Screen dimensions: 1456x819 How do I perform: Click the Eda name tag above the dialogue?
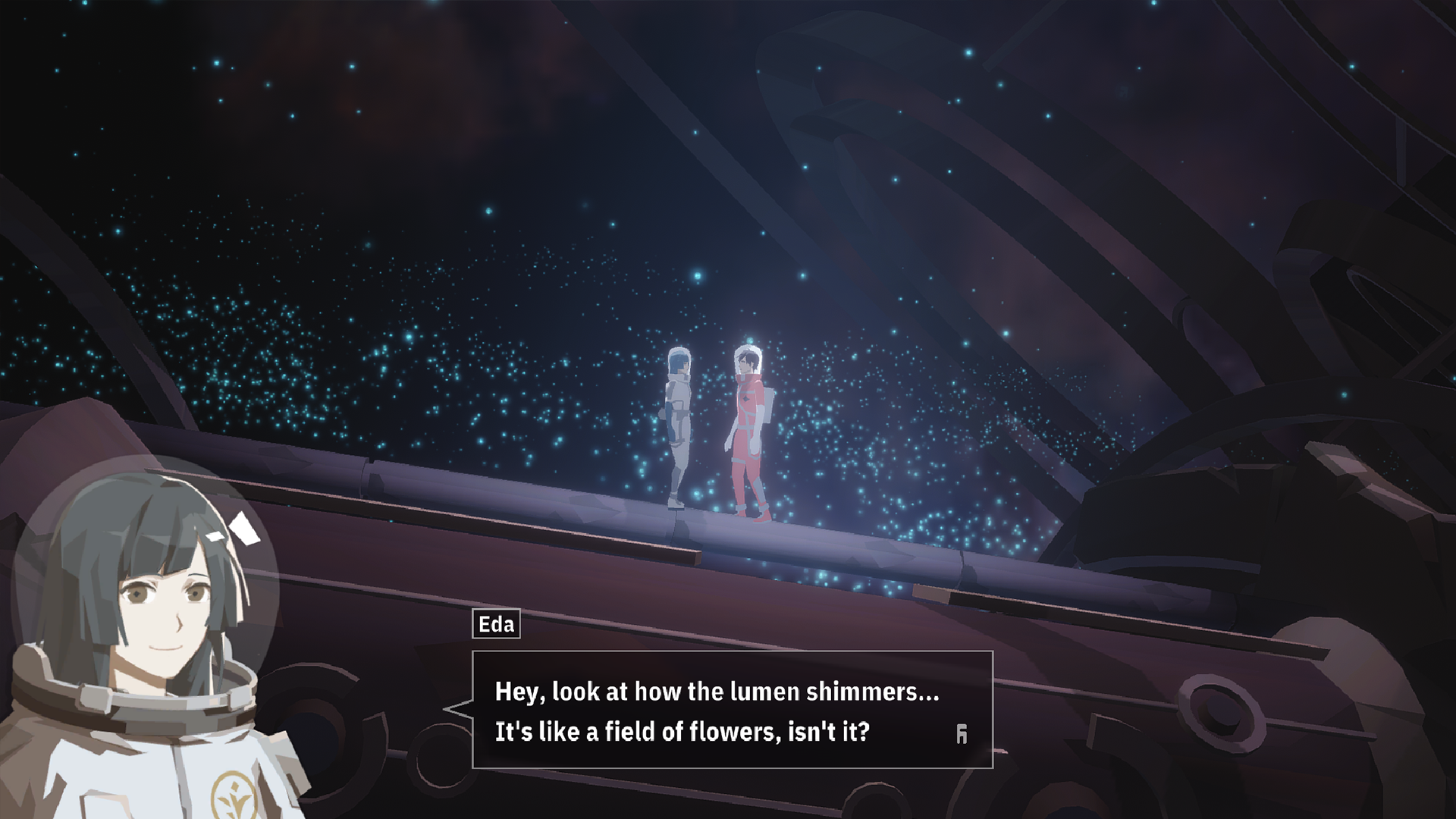(494, 625)
